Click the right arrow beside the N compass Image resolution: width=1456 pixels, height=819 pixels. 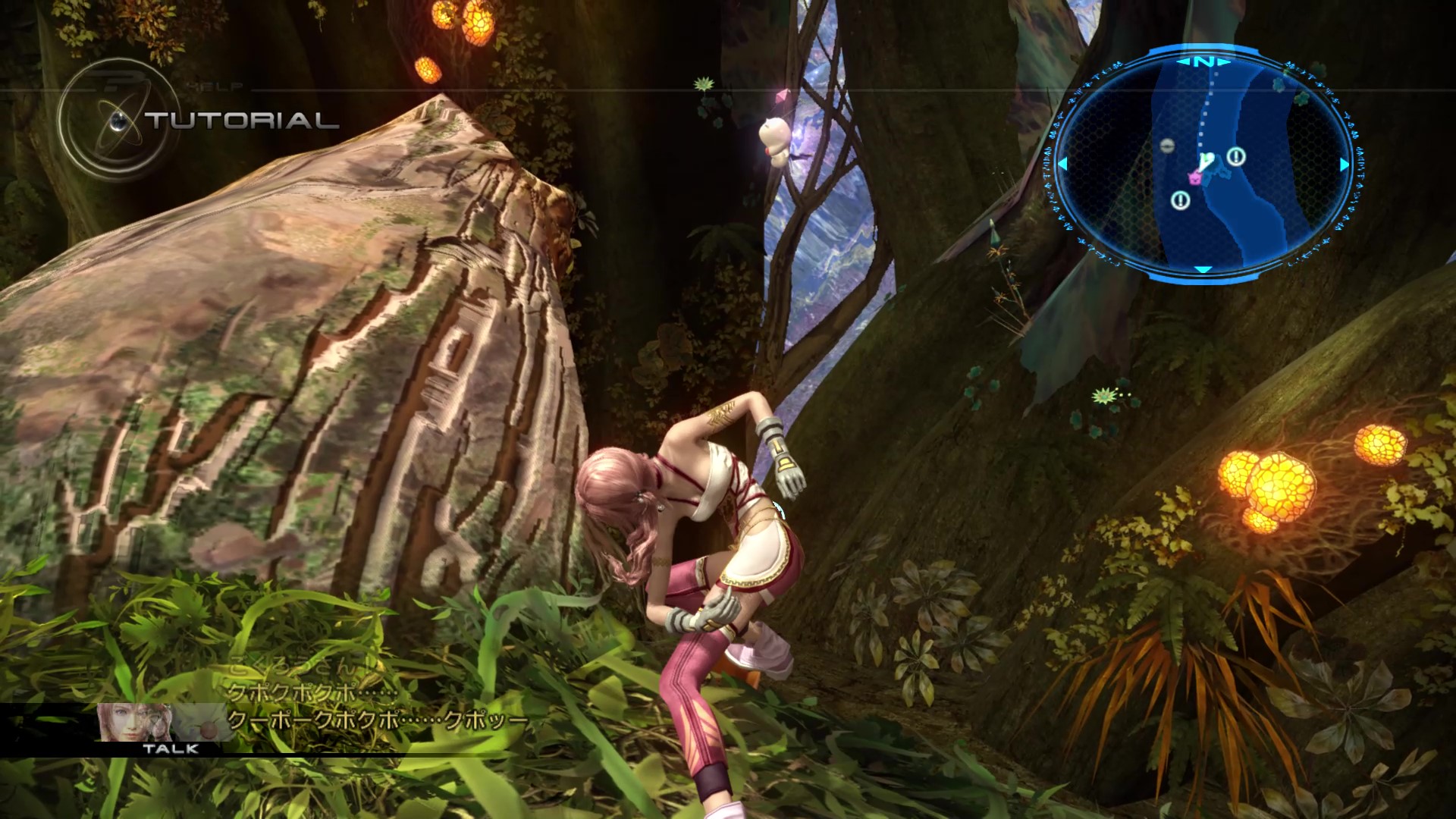[1223, 61]
